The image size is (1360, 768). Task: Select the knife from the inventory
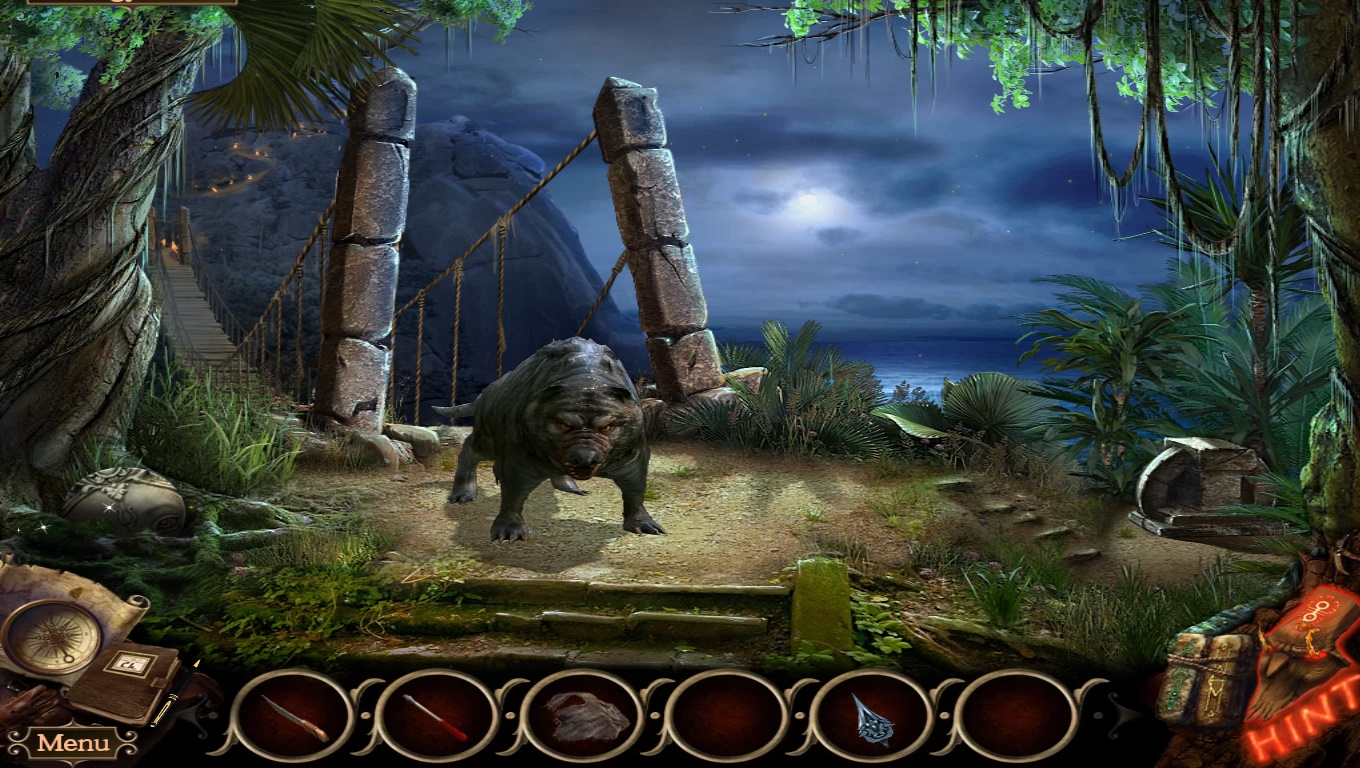click(294, 718)
